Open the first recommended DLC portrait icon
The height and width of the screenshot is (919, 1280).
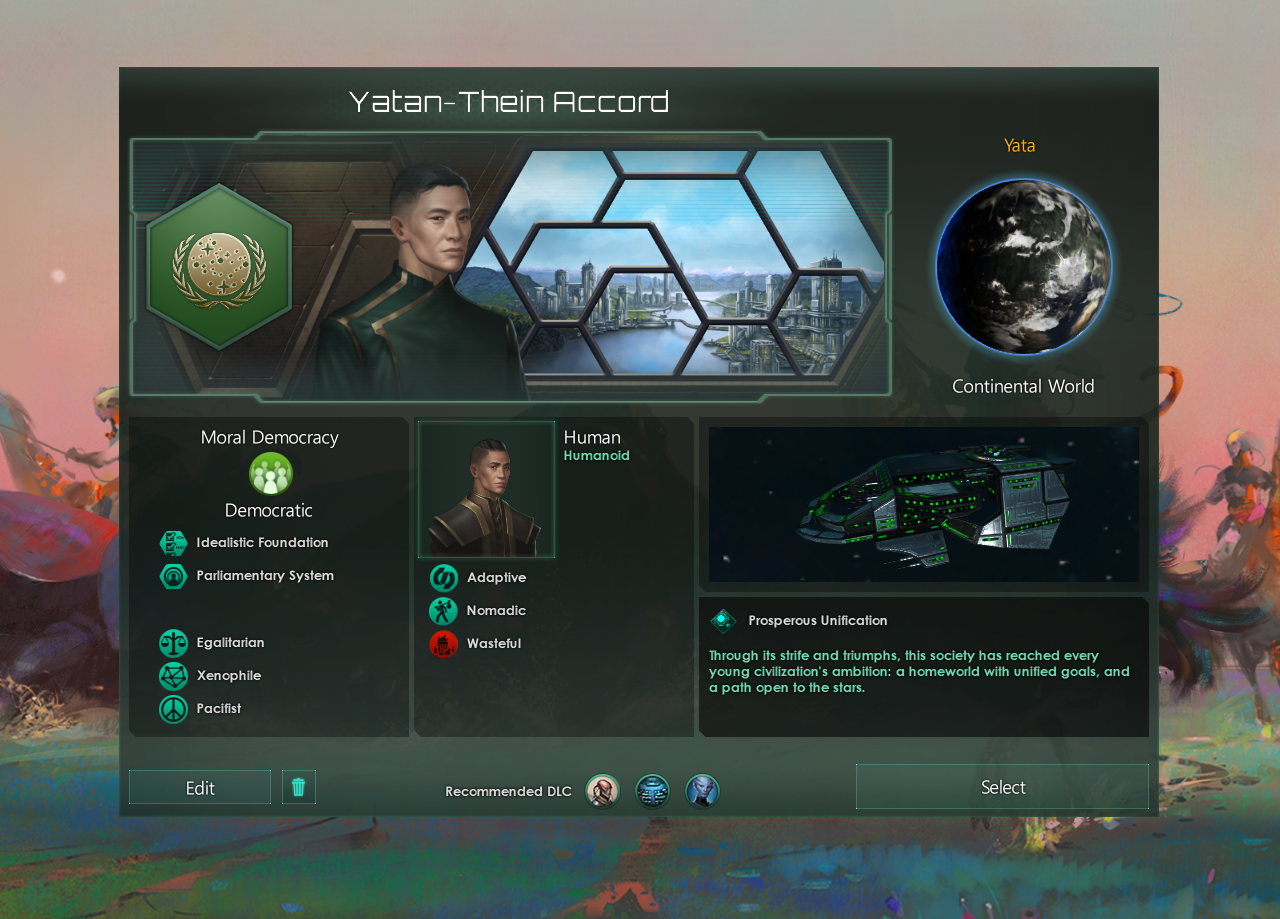pos(602,791)
